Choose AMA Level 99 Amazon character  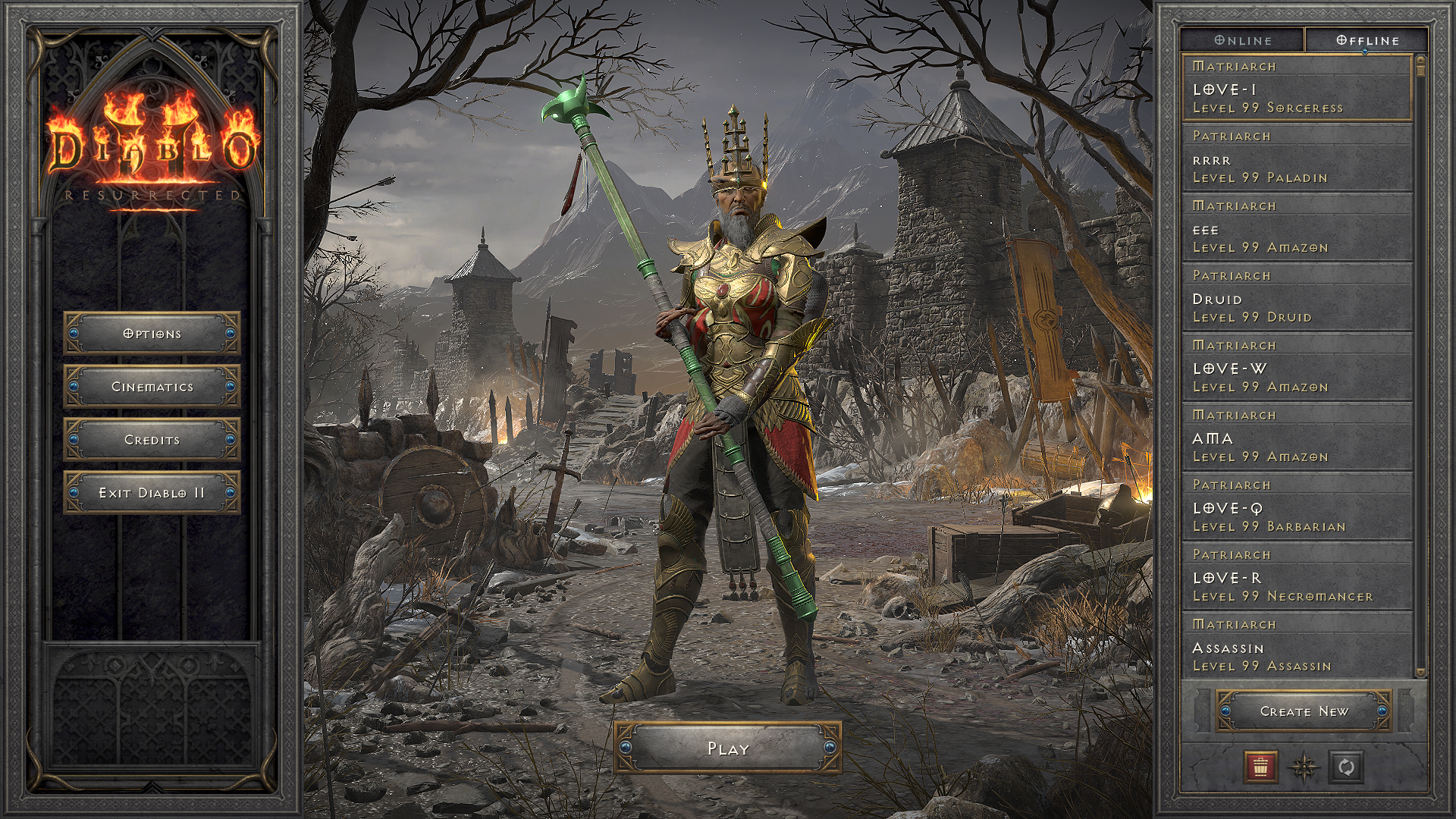tap(1297, 438)
